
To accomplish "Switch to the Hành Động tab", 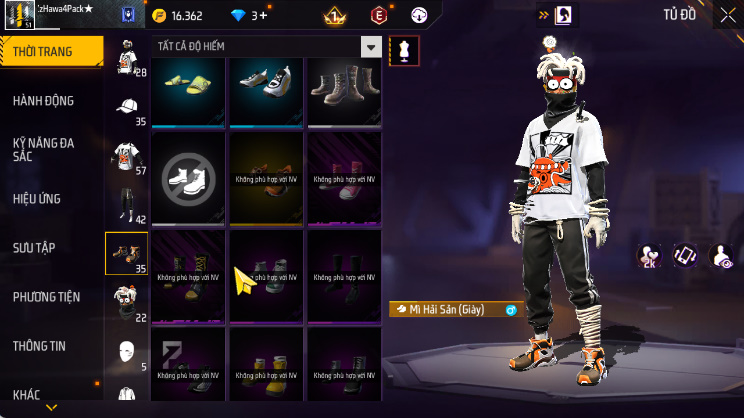I will 43,101.
